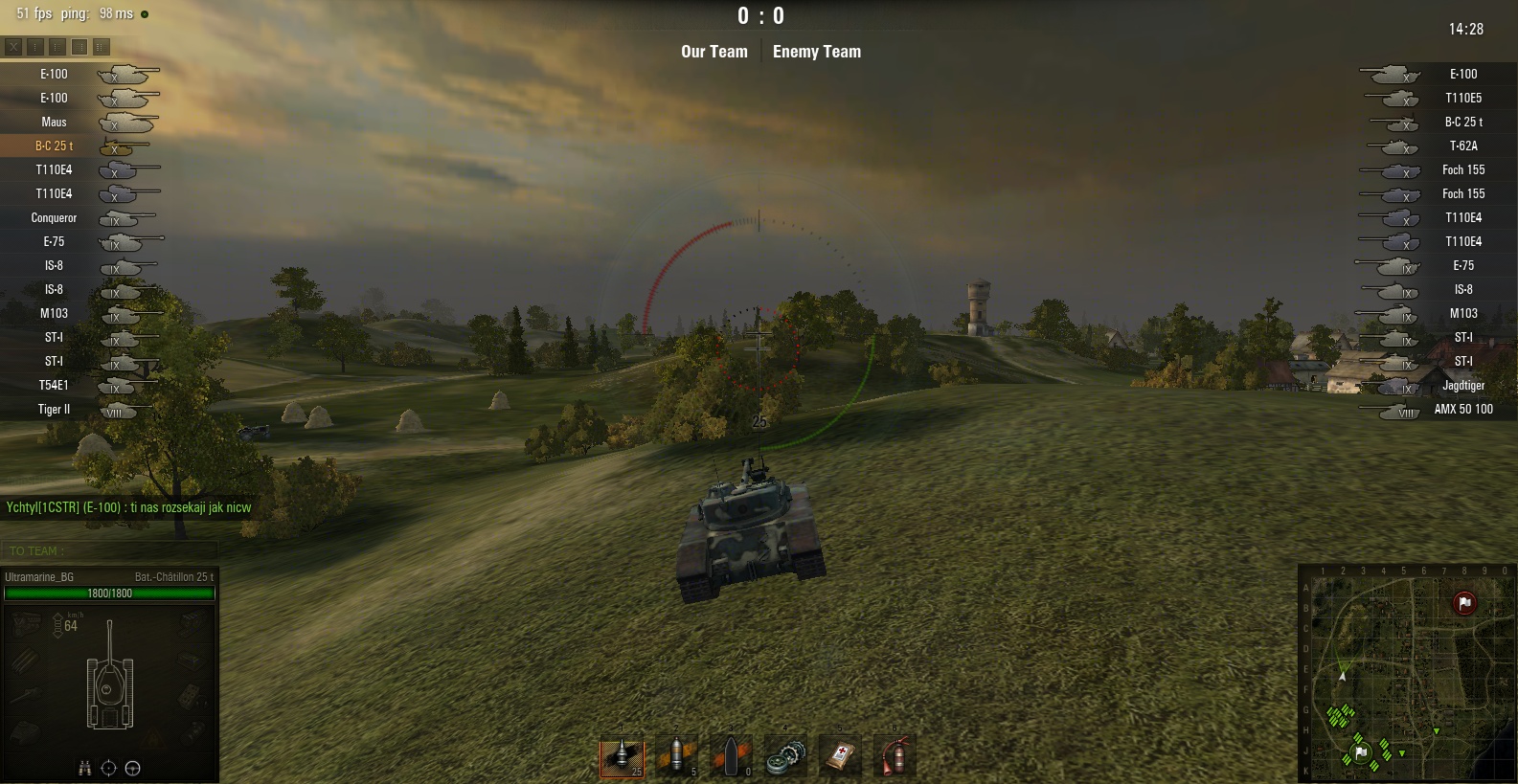
Task: Click the binoculars icon in damage panel
Action: click(x=84, y=768)
